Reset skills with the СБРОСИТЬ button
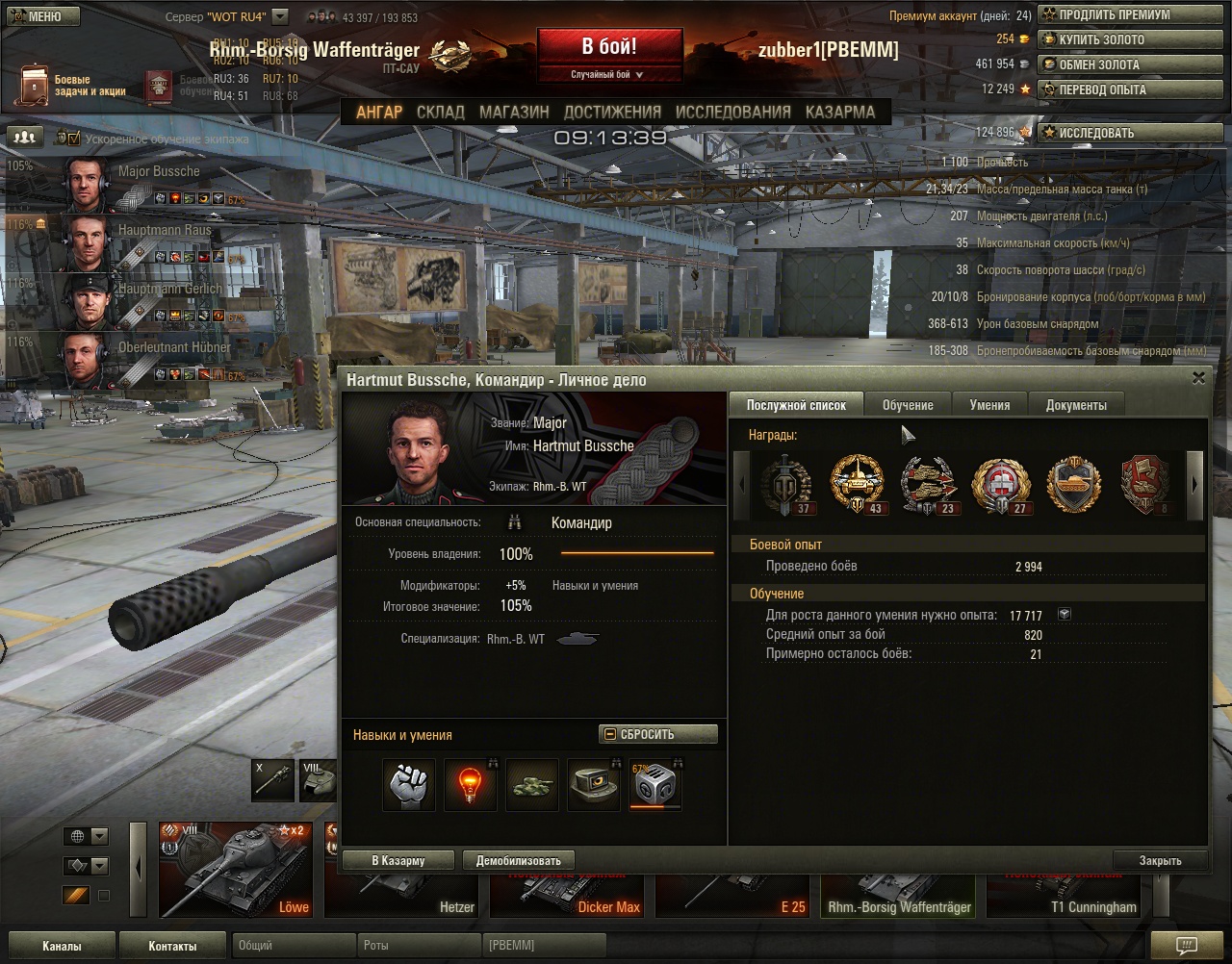 tap(658, 734)
